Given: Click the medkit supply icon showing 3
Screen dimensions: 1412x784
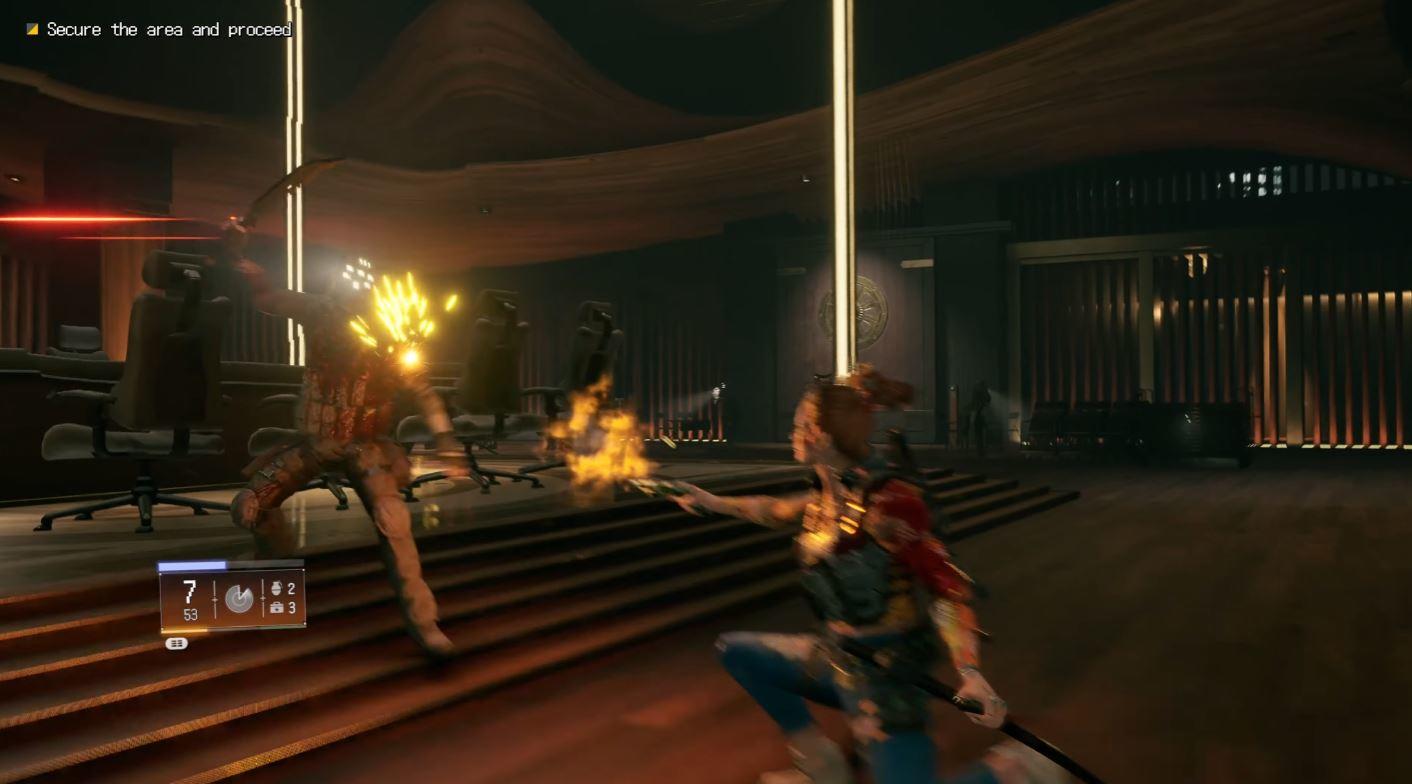Looking at the screenshot, I should (x=278, y=608).
